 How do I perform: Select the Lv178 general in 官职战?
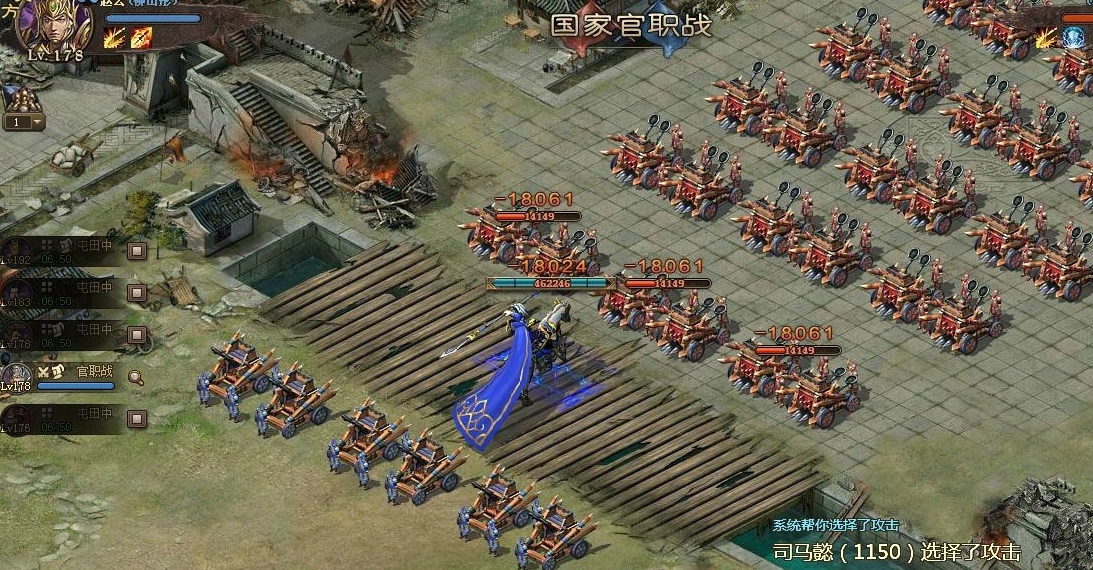click(16, 376)
